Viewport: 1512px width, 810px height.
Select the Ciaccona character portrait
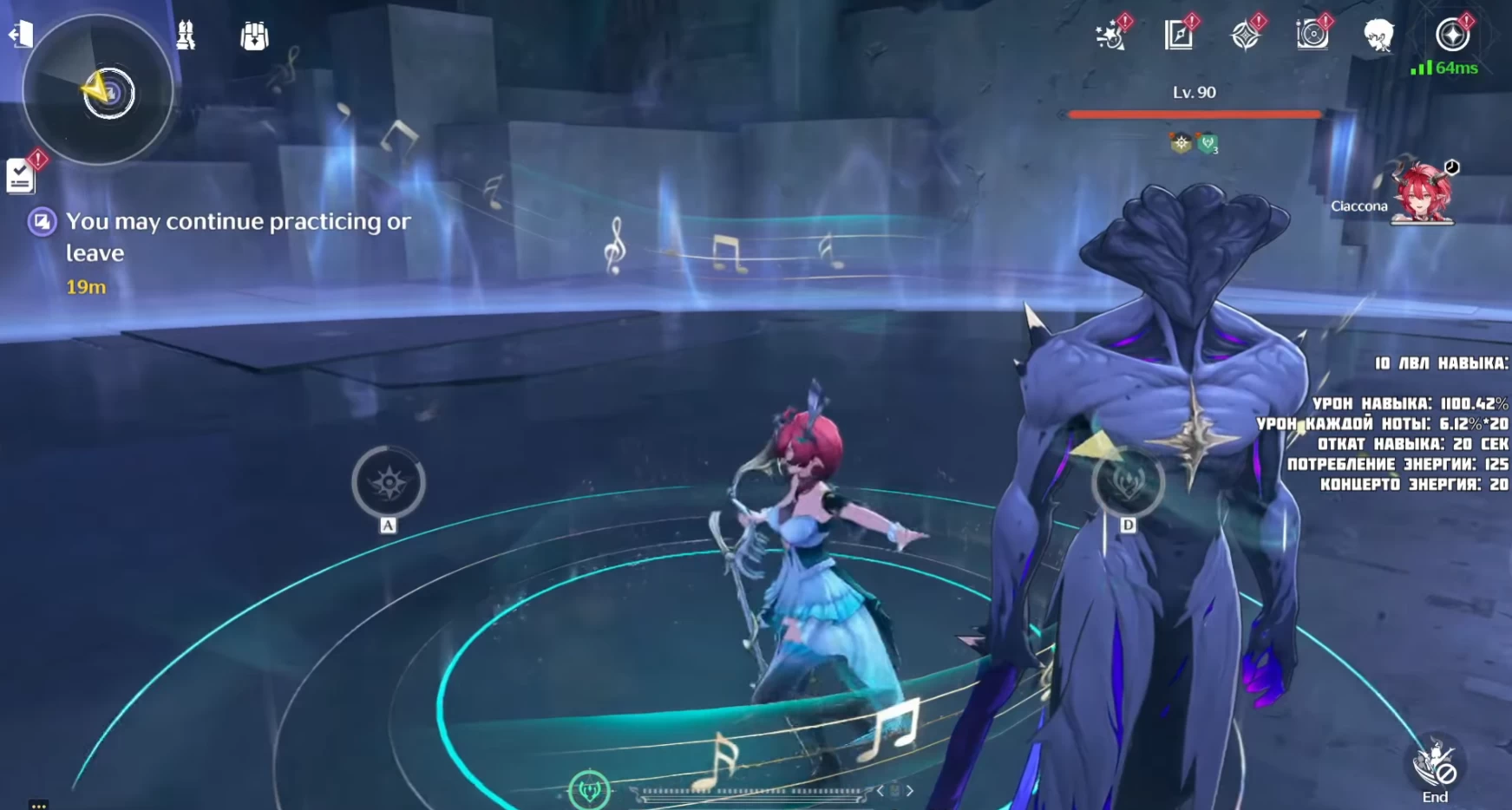(x=1422, y=193)
